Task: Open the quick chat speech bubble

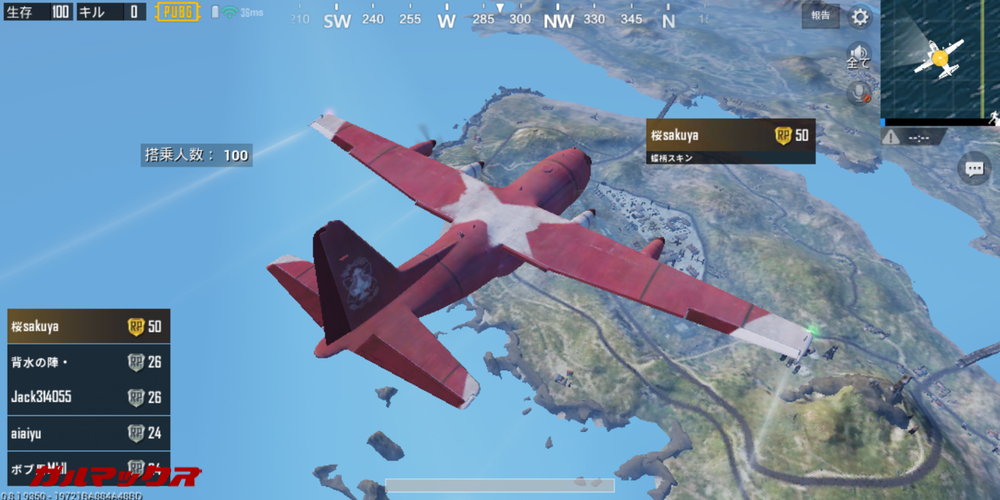Action: click(973, 168)
